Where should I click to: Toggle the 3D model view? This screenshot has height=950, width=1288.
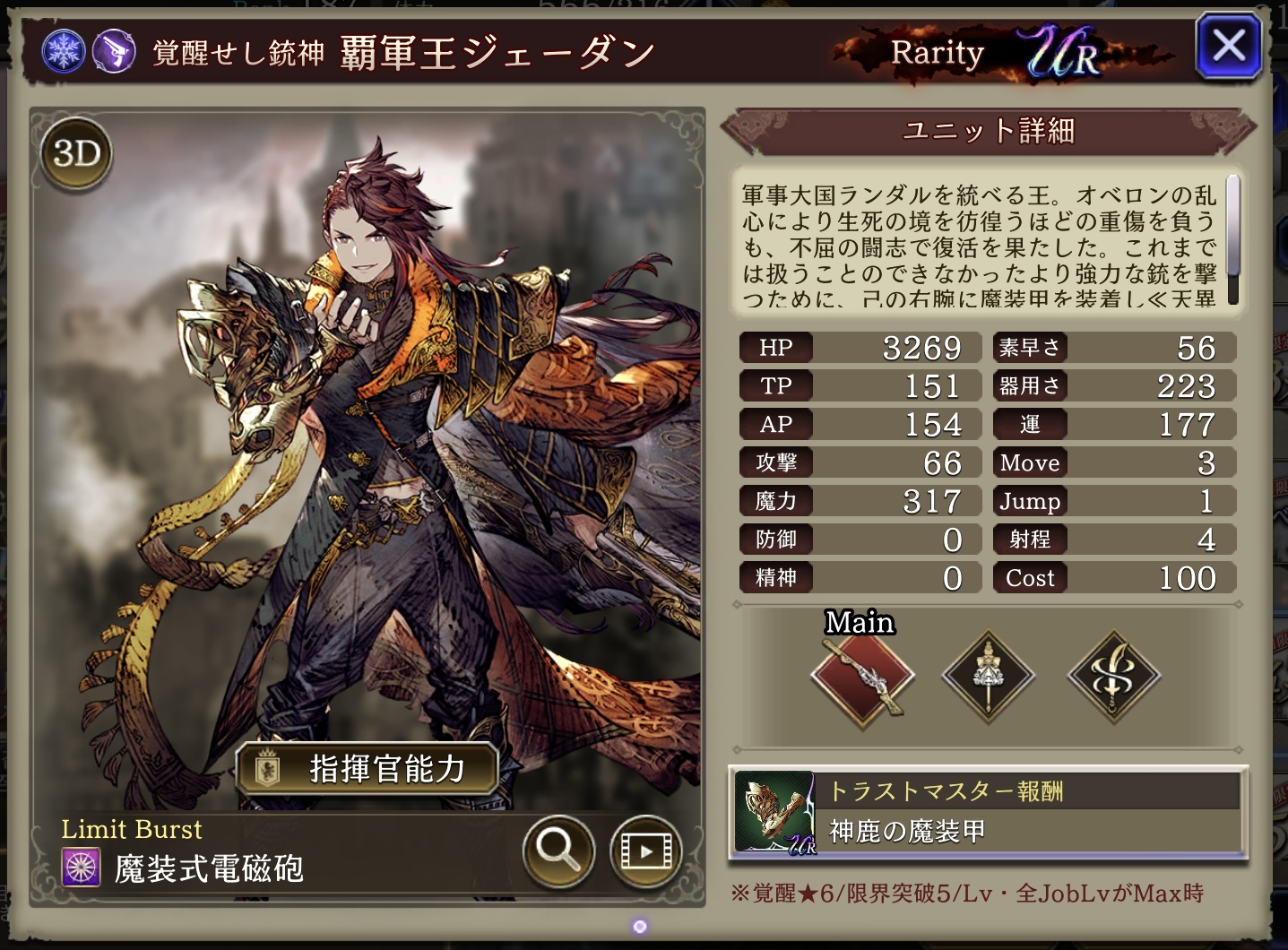[77, 154]
